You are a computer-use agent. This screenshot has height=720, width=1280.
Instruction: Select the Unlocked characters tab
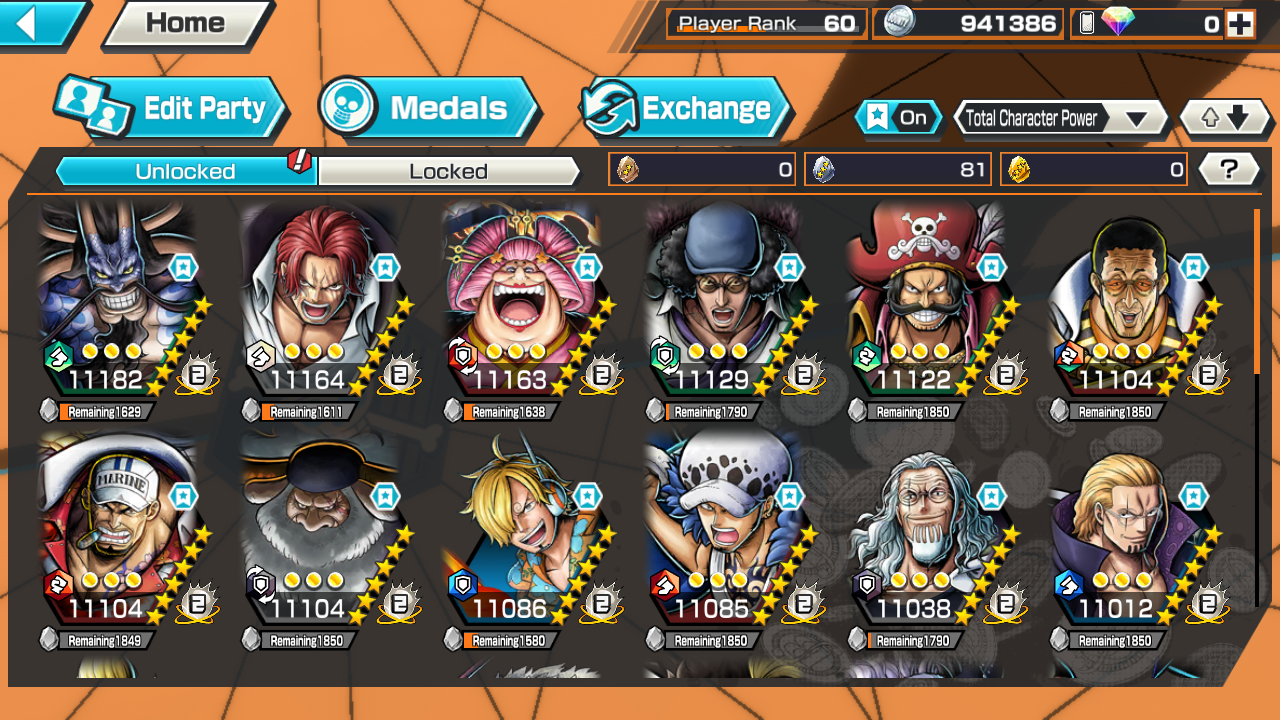pyautogui.click(x=186, y=172)
